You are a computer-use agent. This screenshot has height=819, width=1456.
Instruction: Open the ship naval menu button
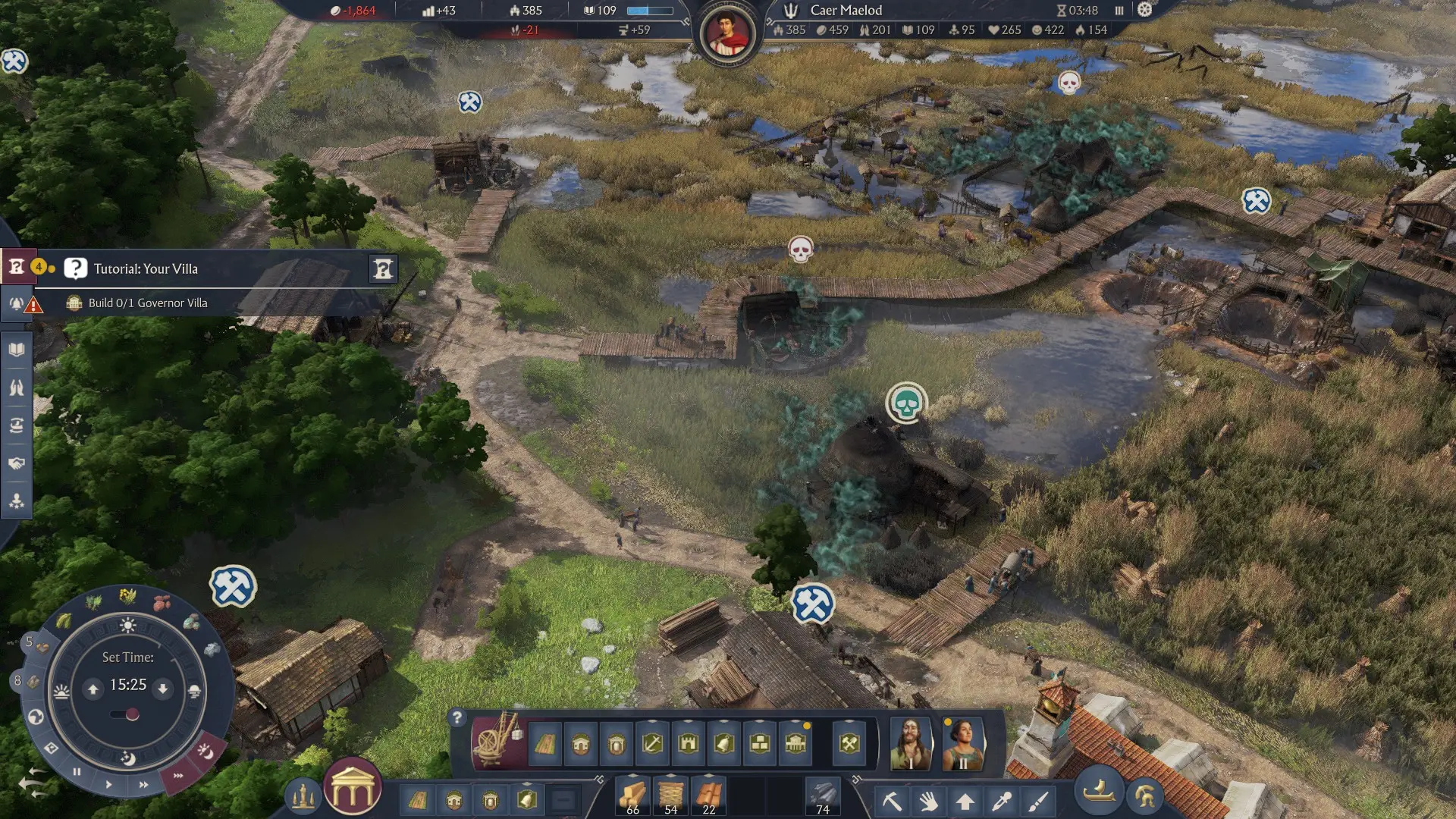pos(1098,792)
